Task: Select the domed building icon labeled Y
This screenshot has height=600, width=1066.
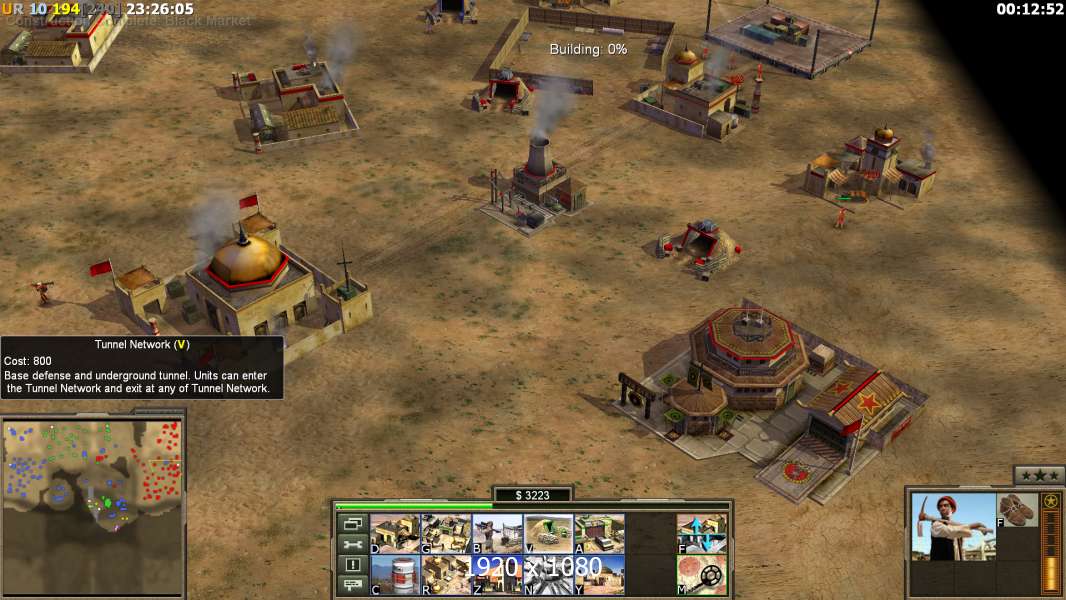Action: (599, 574)
